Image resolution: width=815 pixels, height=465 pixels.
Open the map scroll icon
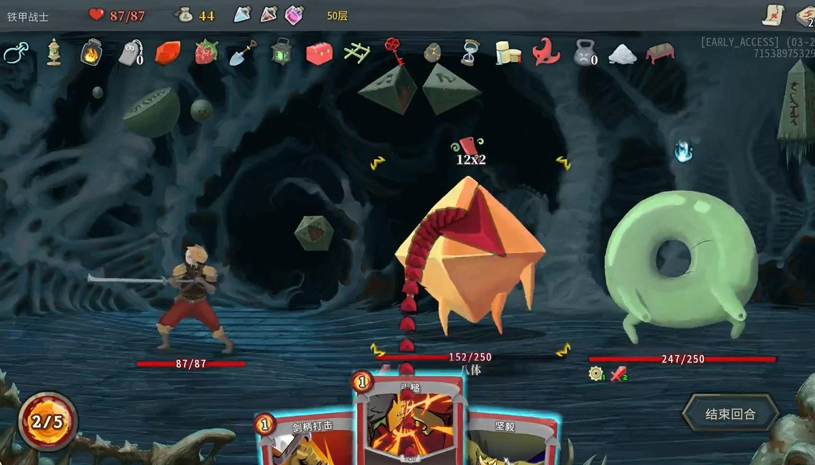click(x=773, y=15)
